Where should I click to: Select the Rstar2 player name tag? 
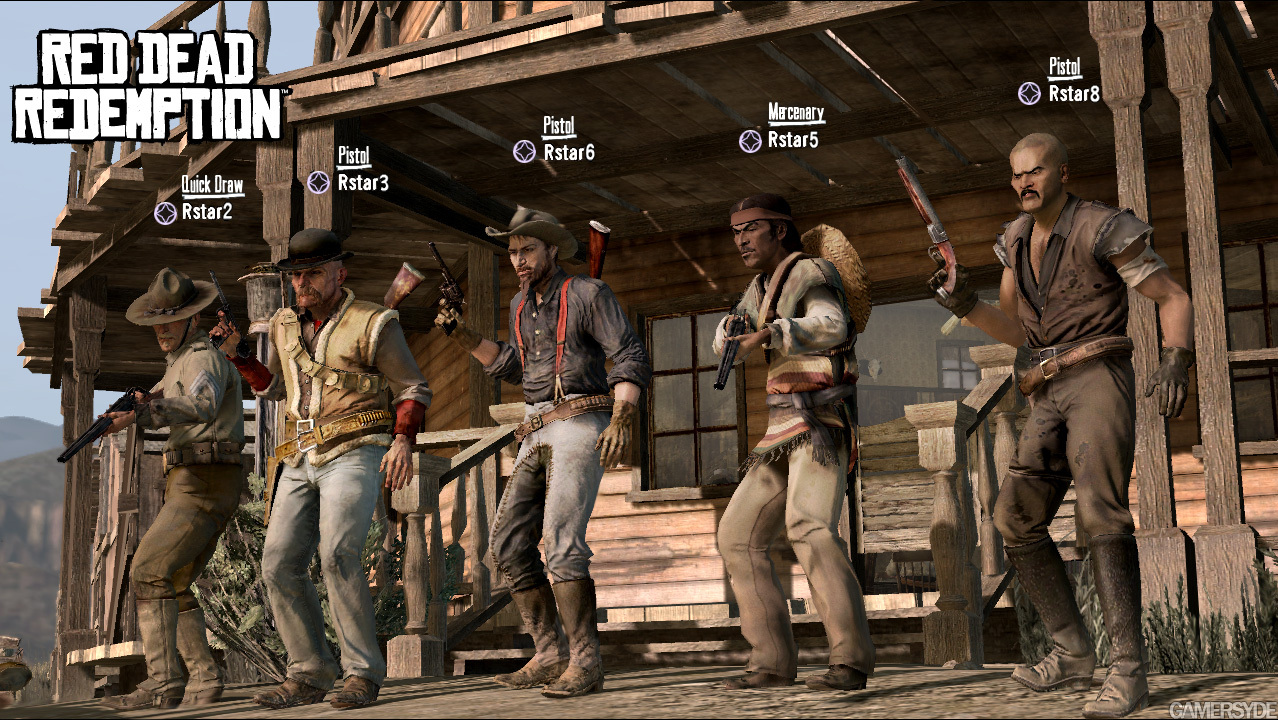click(x=207, y=213)
